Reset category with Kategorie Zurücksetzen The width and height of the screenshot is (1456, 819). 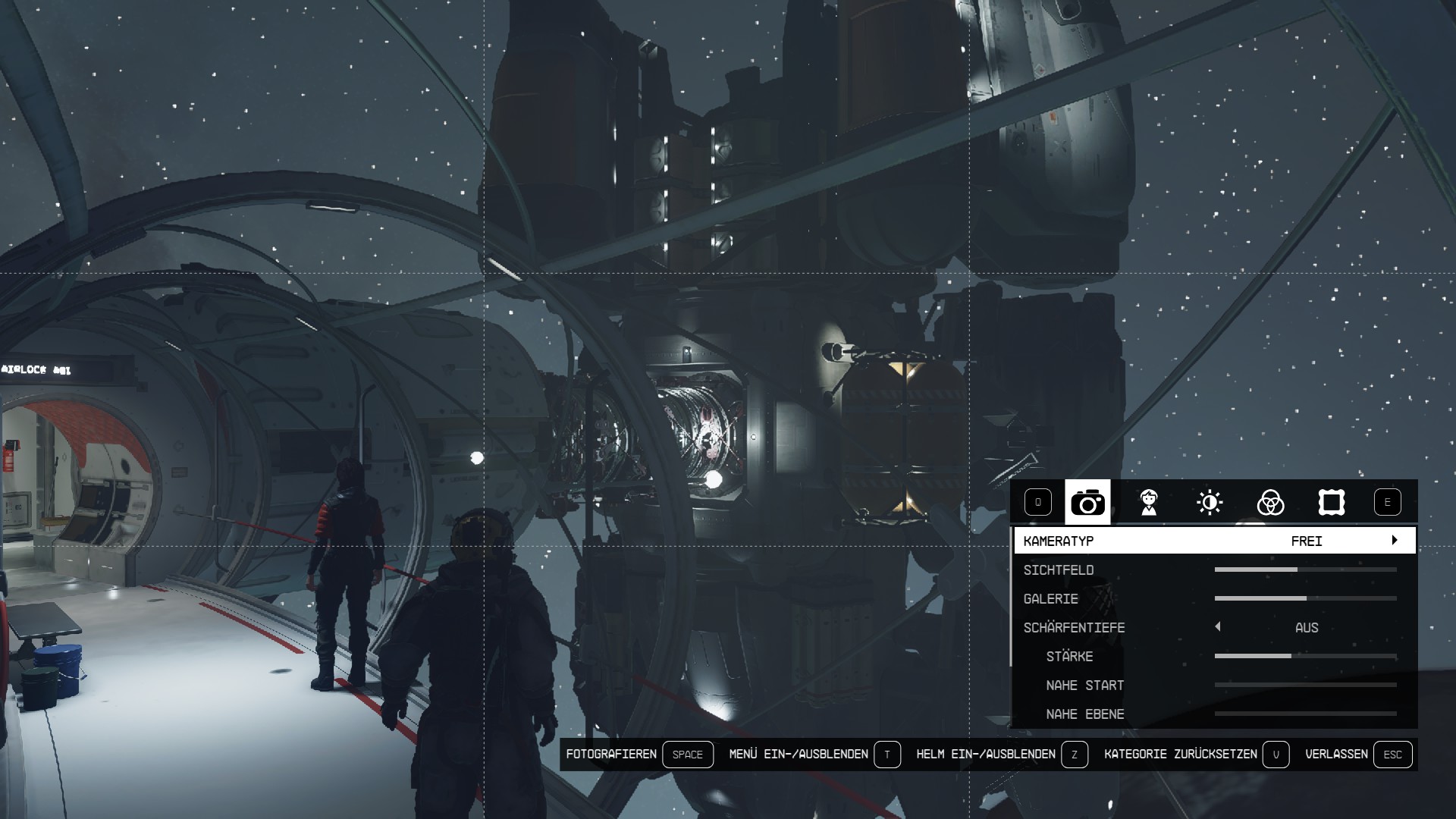click(1276, 755)
